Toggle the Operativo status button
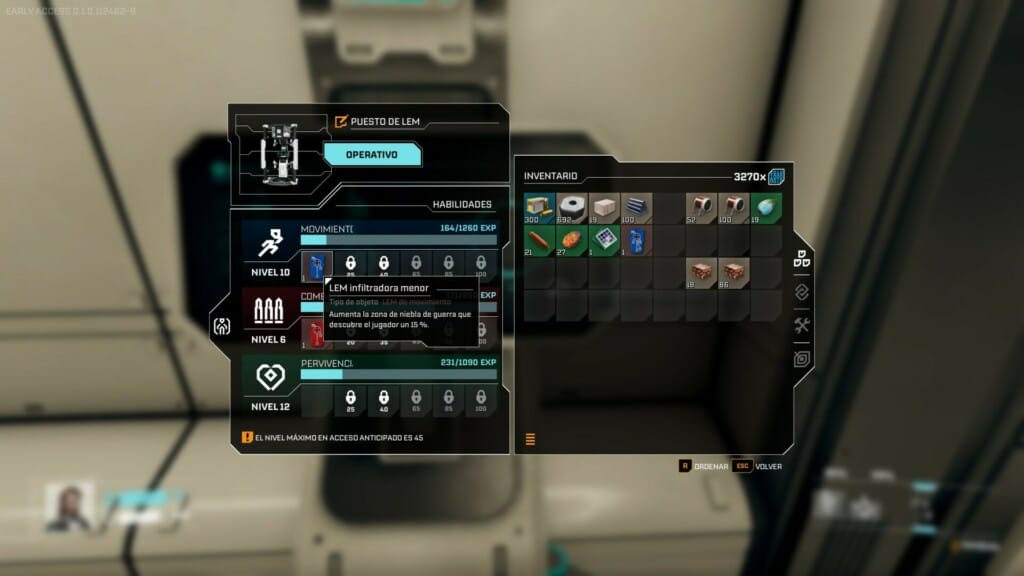 tap(371, 155)
